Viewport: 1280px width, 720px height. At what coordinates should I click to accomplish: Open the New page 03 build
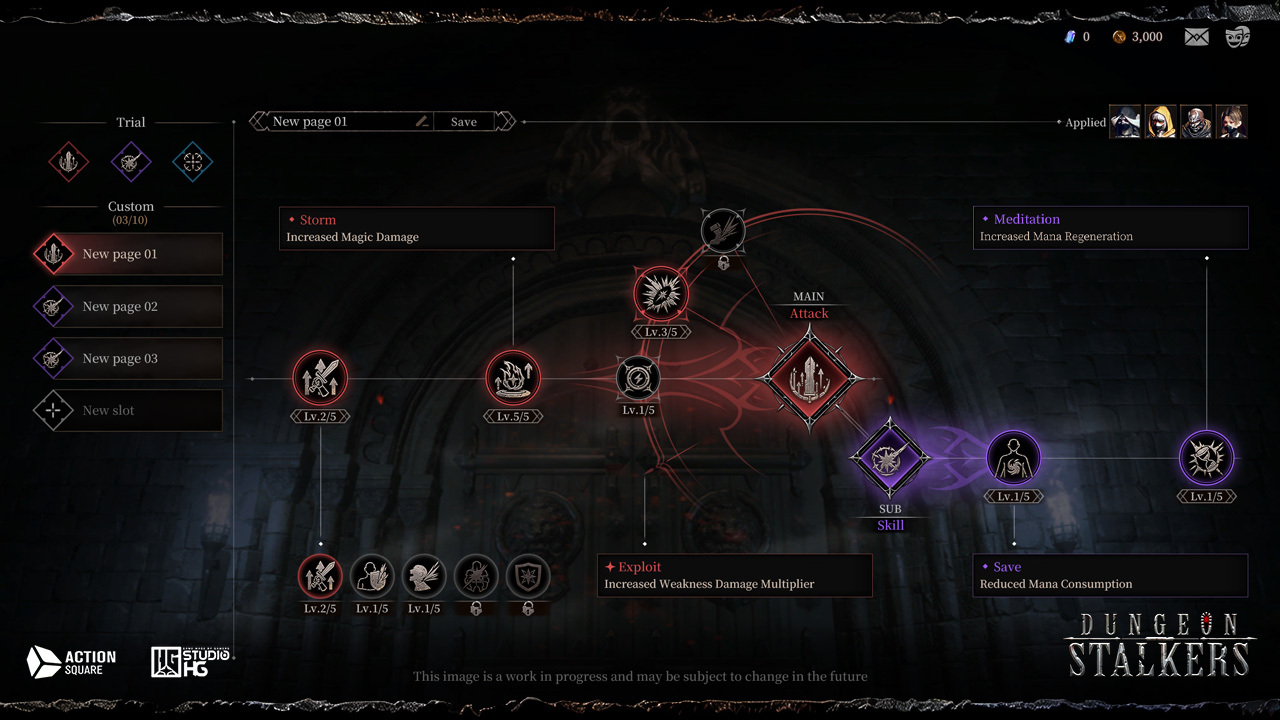coord(130,358)
